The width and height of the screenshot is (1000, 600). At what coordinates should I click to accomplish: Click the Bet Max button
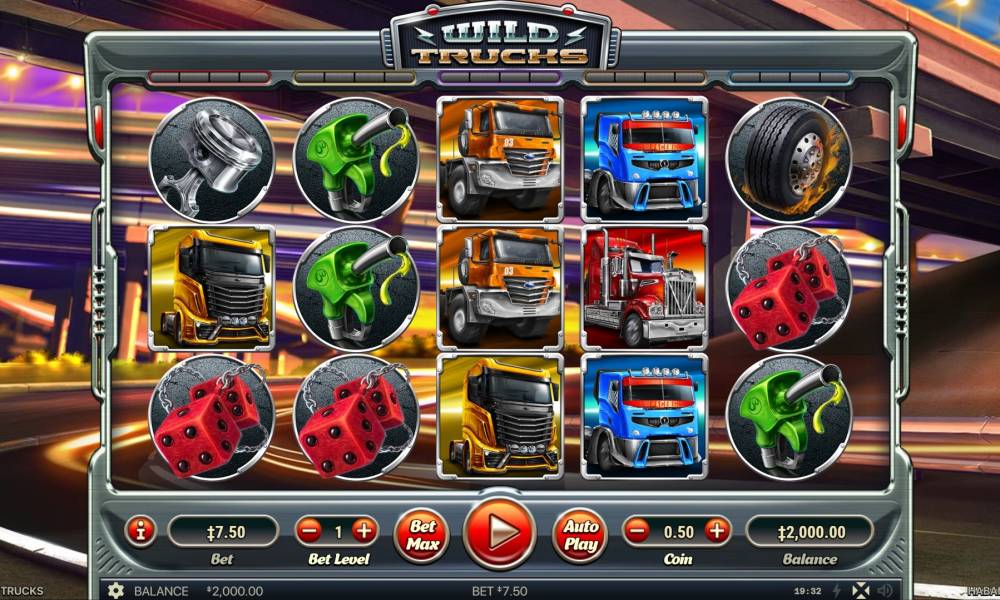pyautogui.click(x=422, y=533)
